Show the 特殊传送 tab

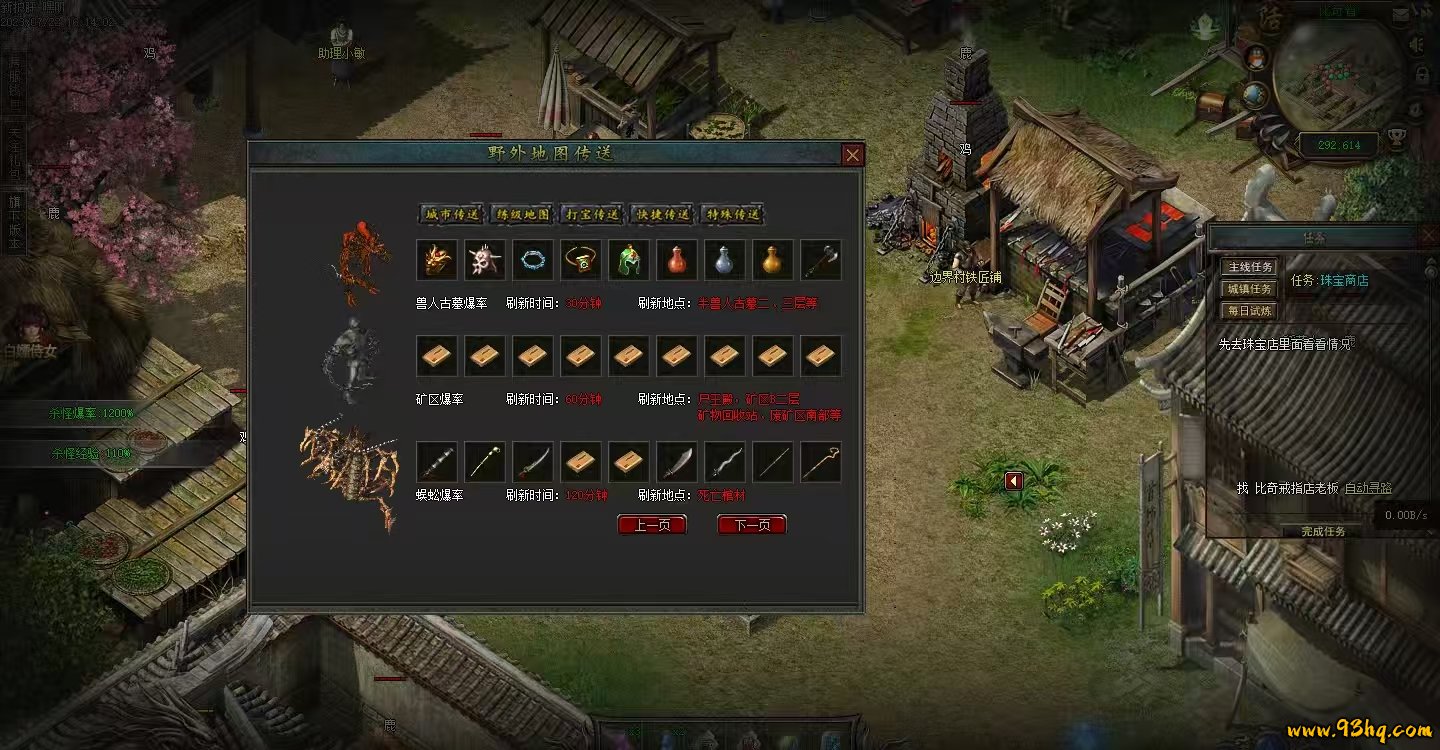[733, 215]
